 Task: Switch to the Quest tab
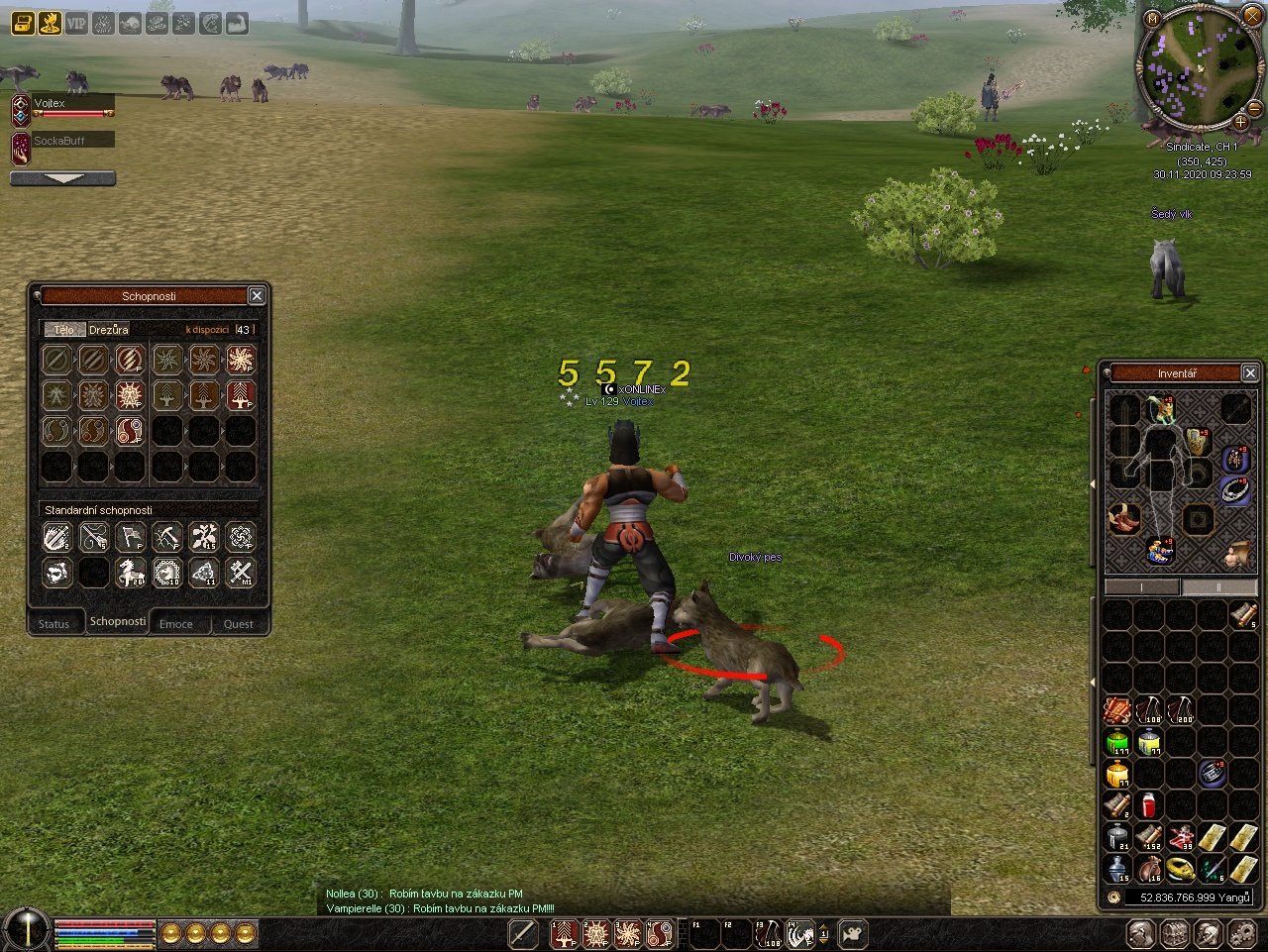click(x=238, y=624)
